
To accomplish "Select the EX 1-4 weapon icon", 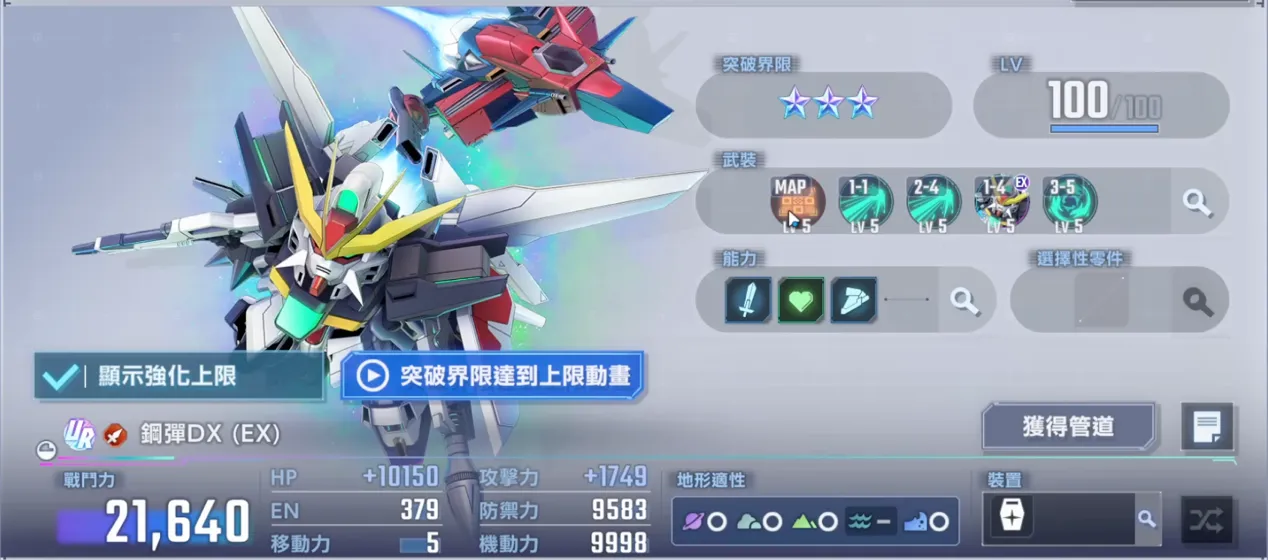I will 1001,201.
